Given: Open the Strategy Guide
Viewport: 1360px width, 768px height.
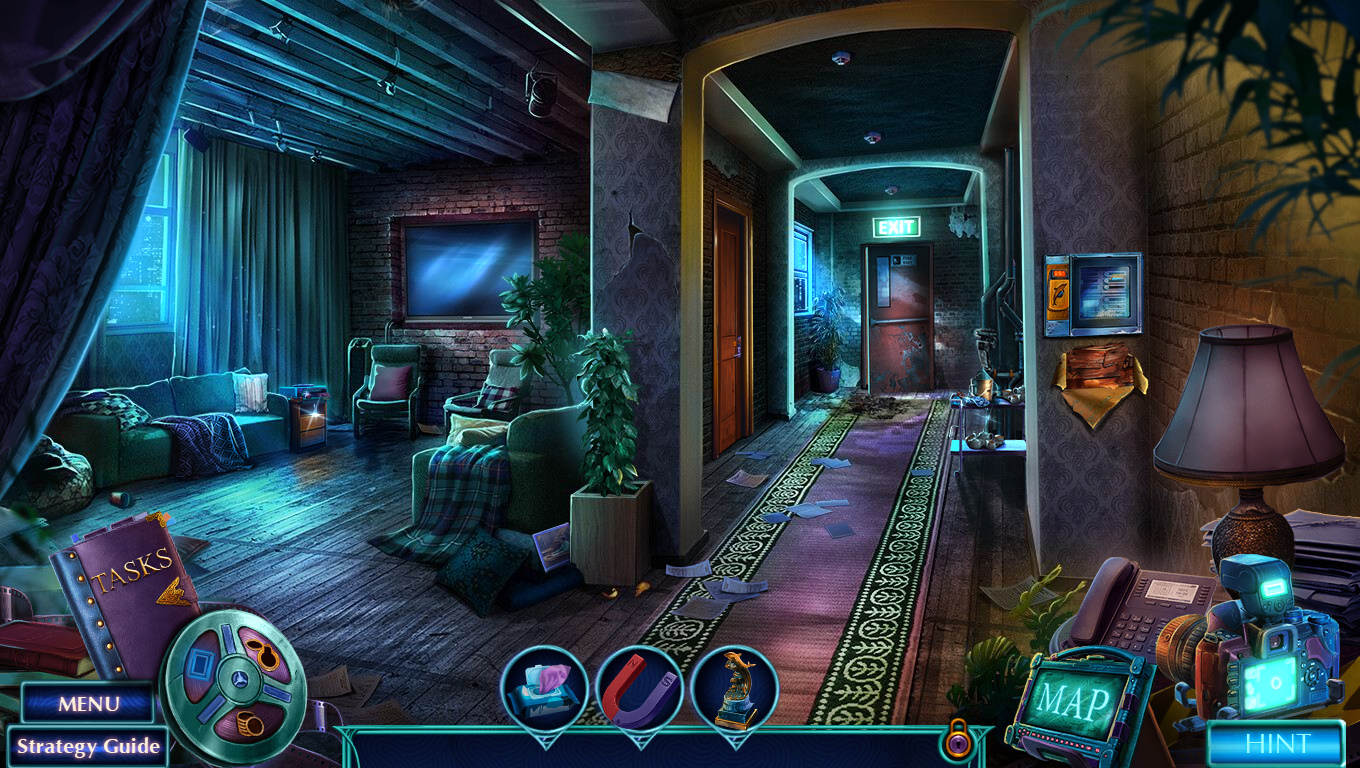Looking at the screenshot, I should [88, 746].
